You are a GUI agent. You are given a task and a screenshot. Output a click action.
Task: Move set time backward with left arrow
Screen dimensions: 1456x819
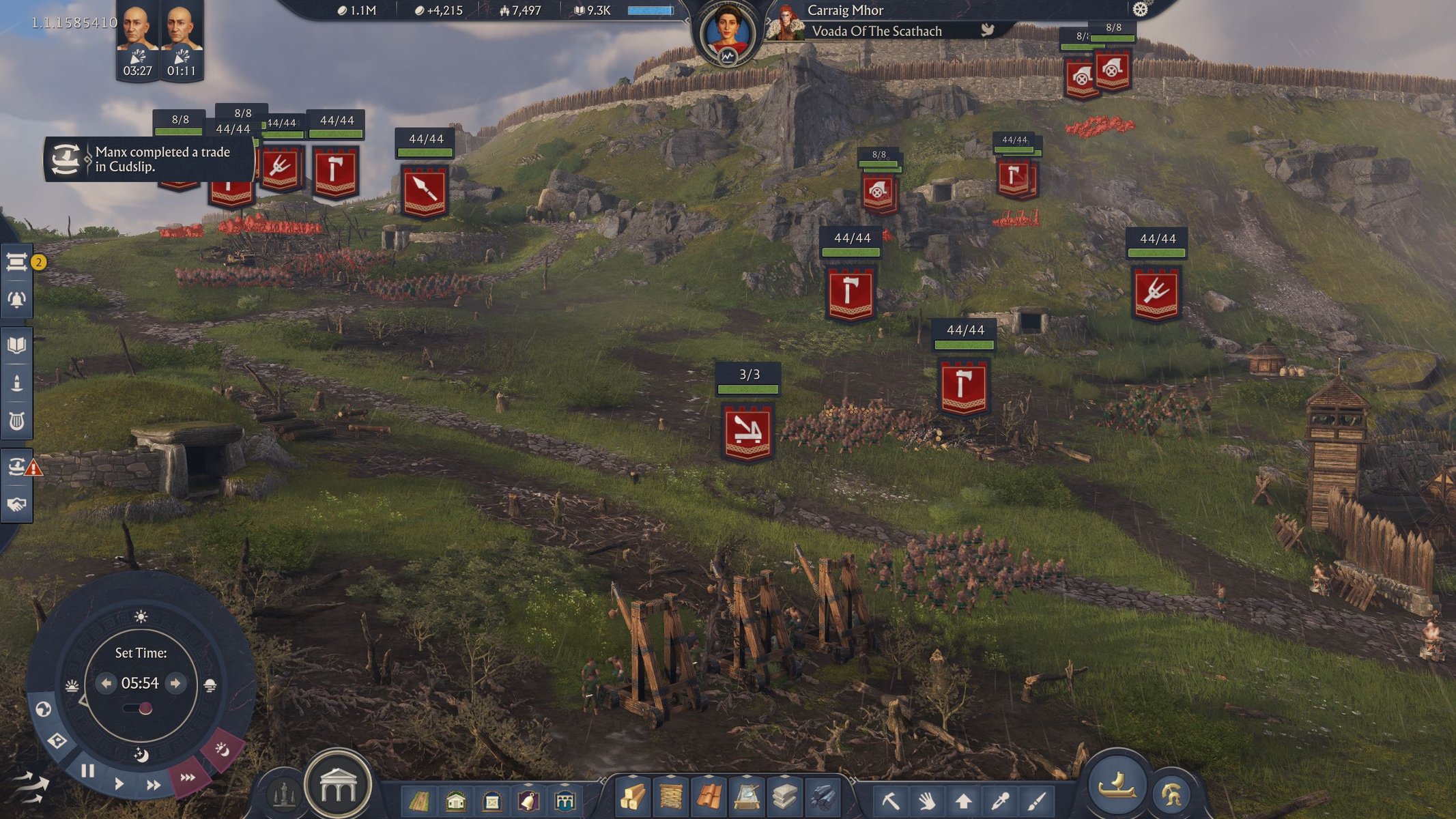(106, 683)
